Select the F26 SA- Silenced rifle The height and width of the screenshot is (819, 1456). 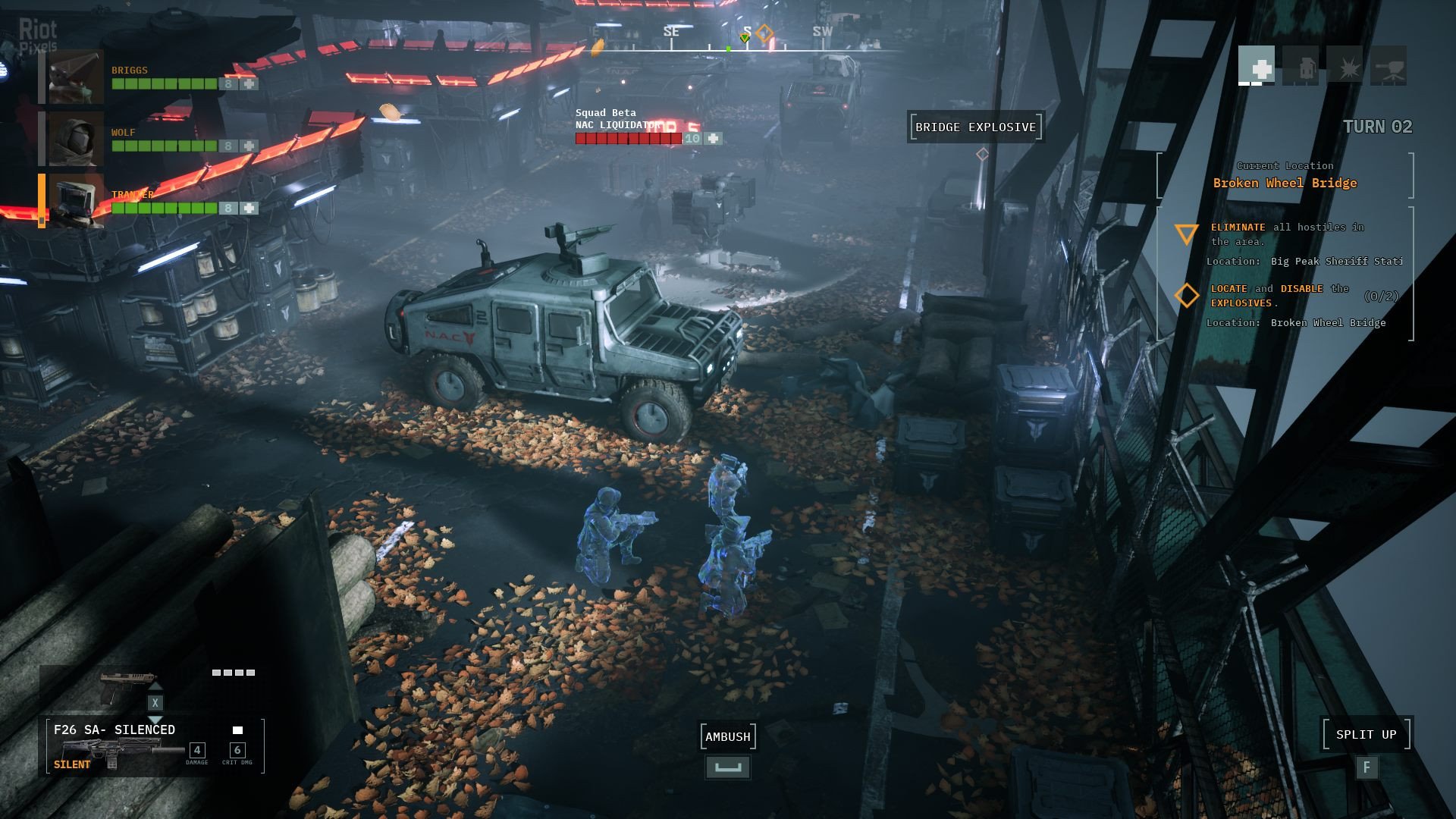[x=114, y=747]
